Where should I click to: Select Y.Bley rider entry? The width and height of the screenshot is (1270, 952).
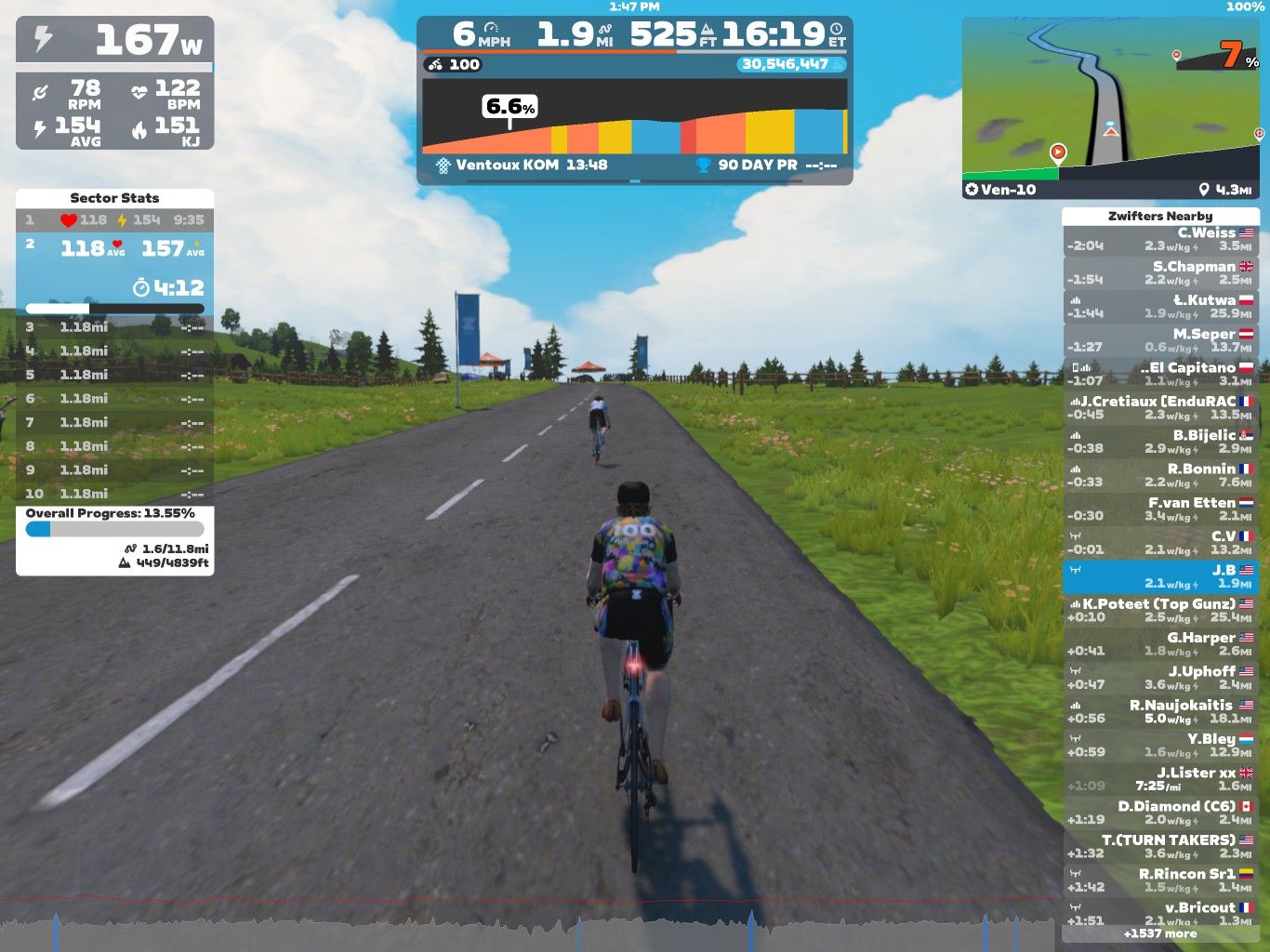(x=1160, y=746)
